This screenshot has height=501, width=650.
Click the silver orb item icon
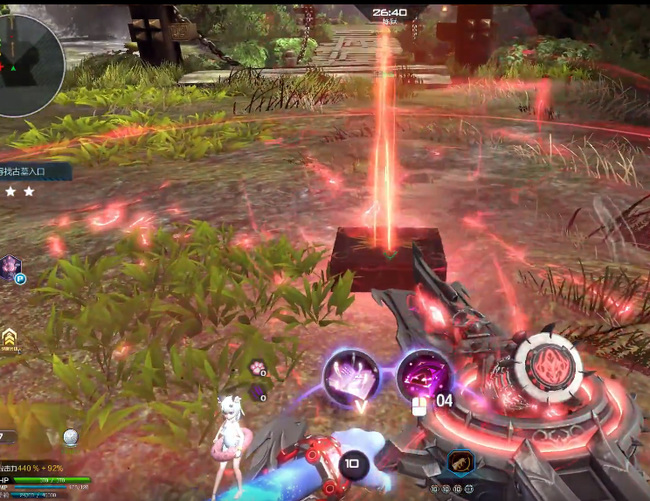(x=70, y=437)
